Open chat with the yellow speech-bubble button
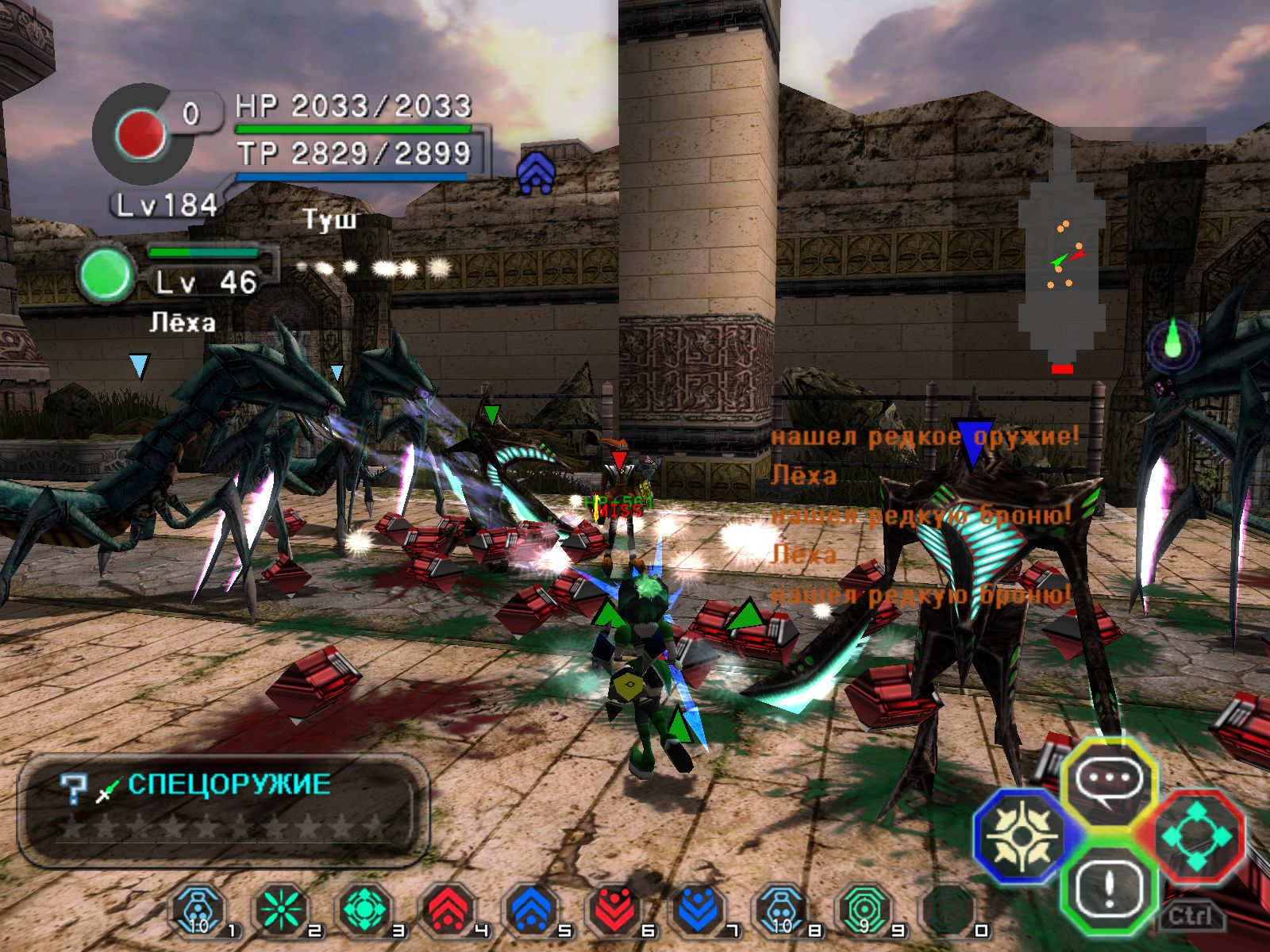Image resolution: width=1270 pixels, height=952 pixels. click(1107, 781)
